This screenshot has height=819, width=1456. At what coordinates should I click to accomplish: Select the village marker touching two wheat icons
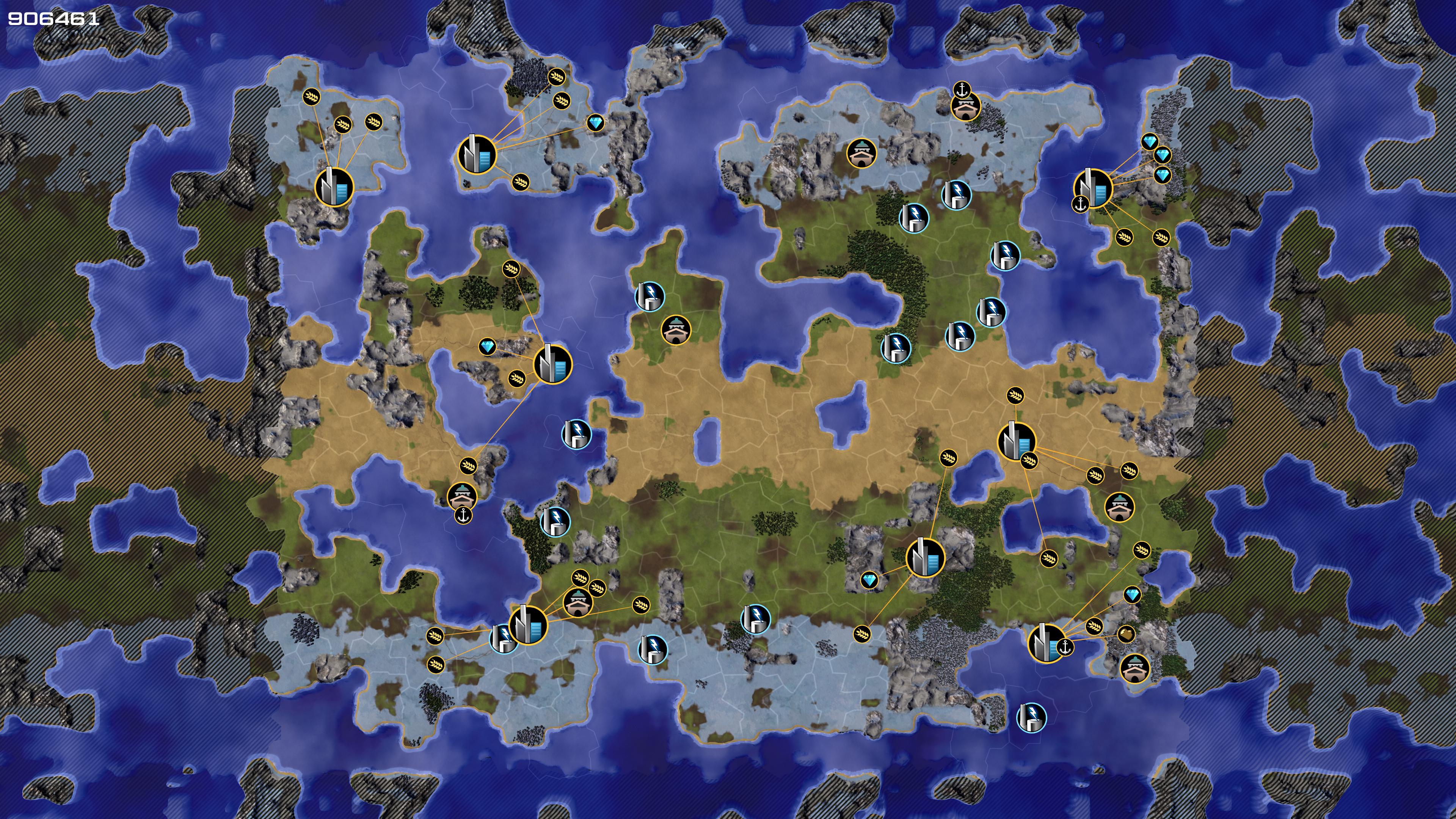tap(577, 602)
